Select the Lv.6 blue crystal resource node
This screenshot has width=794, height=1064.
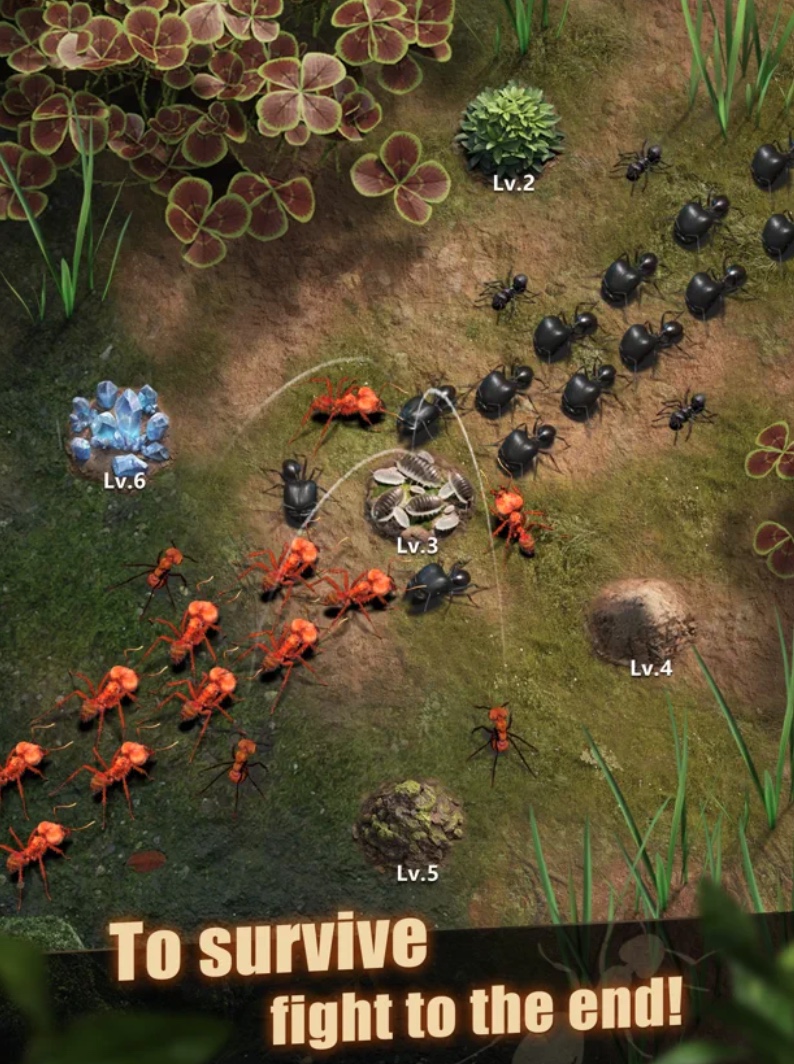tap(118, 427)
